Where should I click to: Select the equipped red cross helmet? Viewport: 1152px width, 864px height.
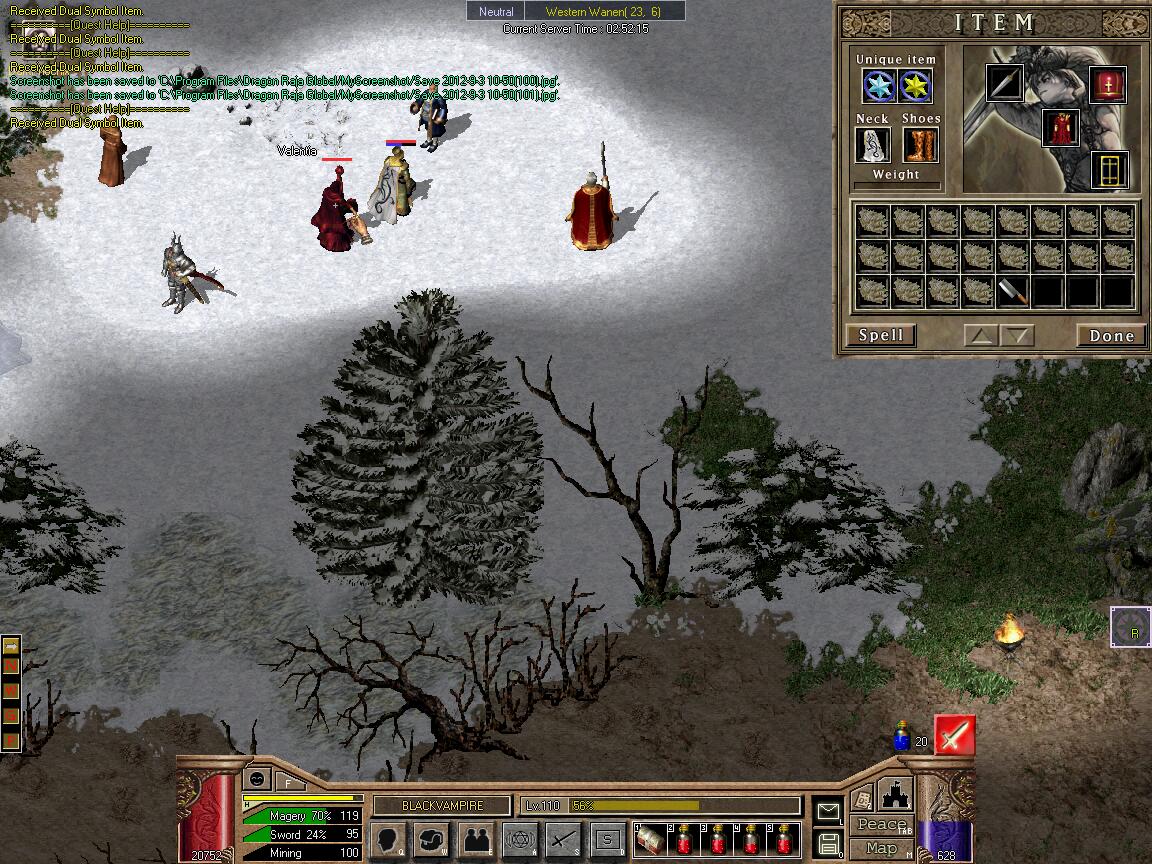[1108, 85]
